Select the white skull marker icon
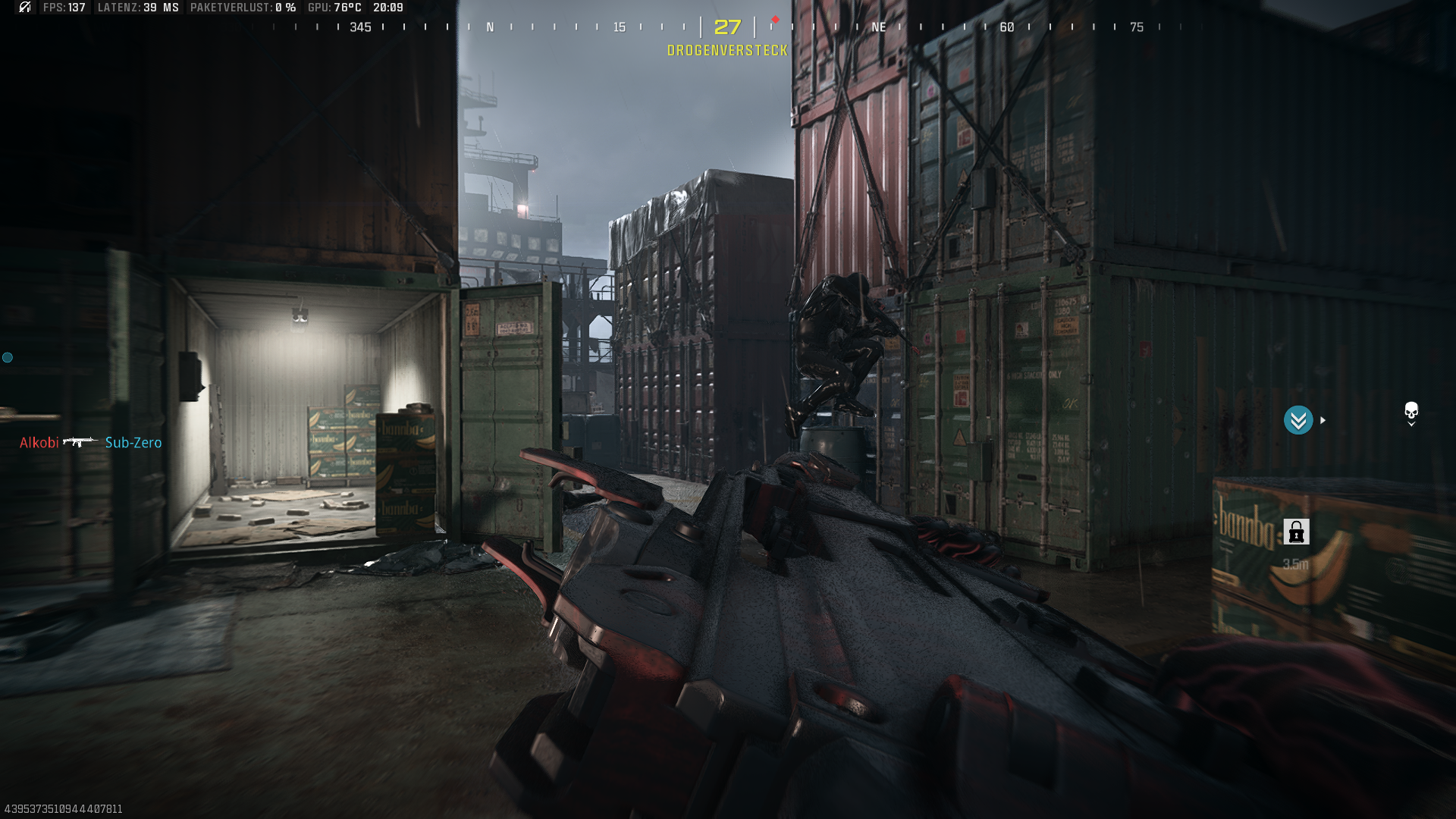Viewport: 1456px width, 819px height. 1410,412
